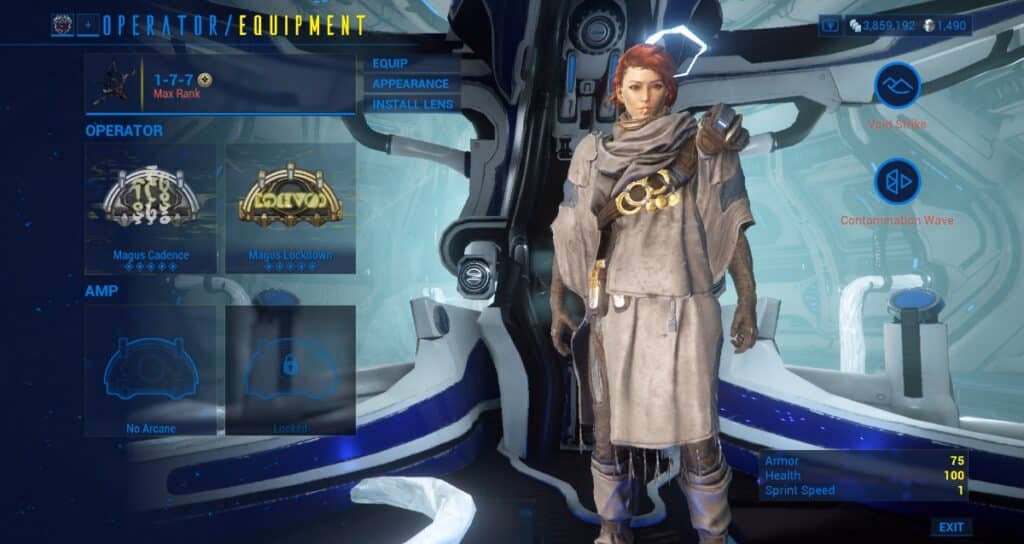Exit the equipment screen
This screenshot has width=1024, height=544.
pos(951,527)
